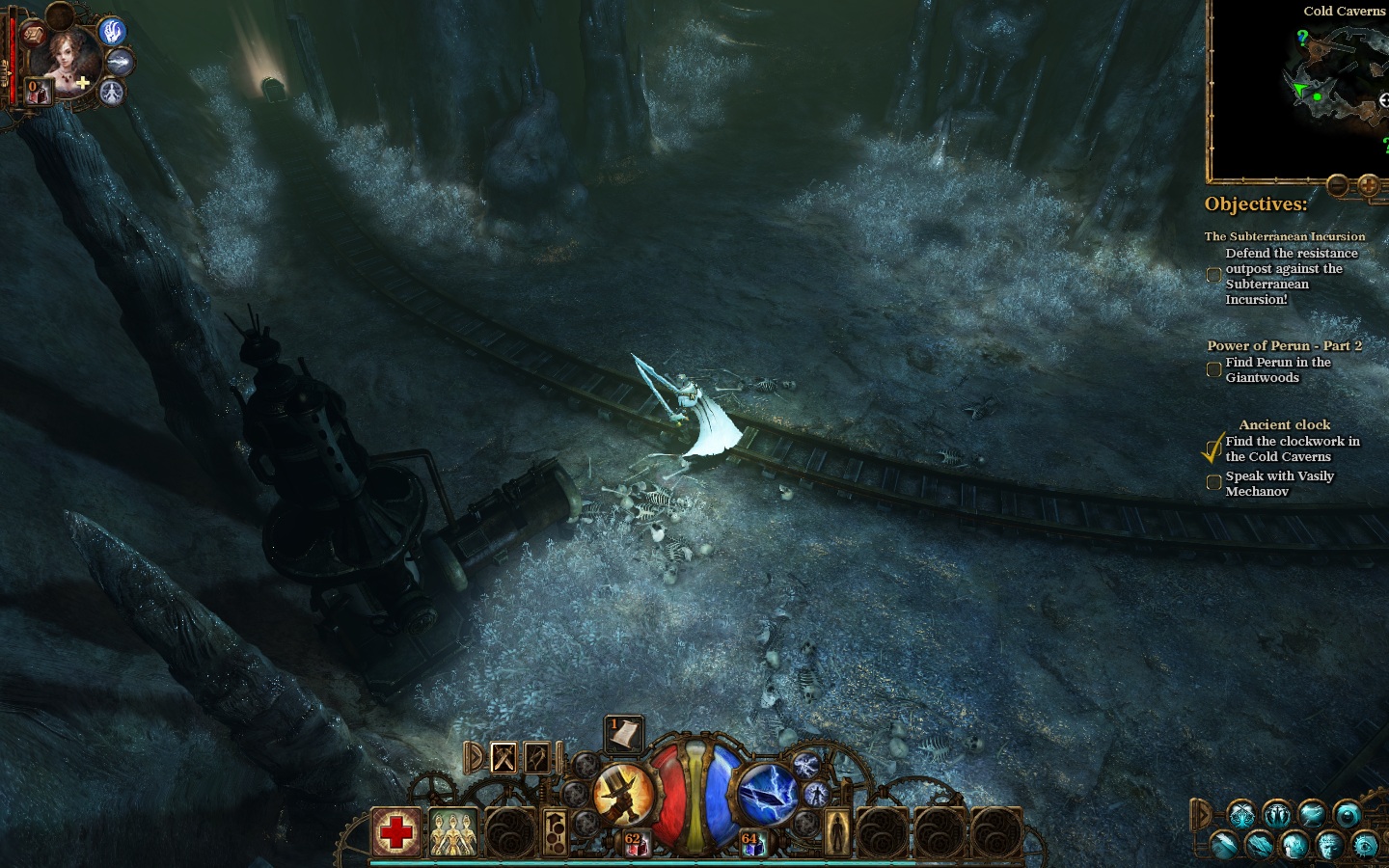Toggle the Subterranean Incursion objective checkbox

click(x=1213, y=276)
